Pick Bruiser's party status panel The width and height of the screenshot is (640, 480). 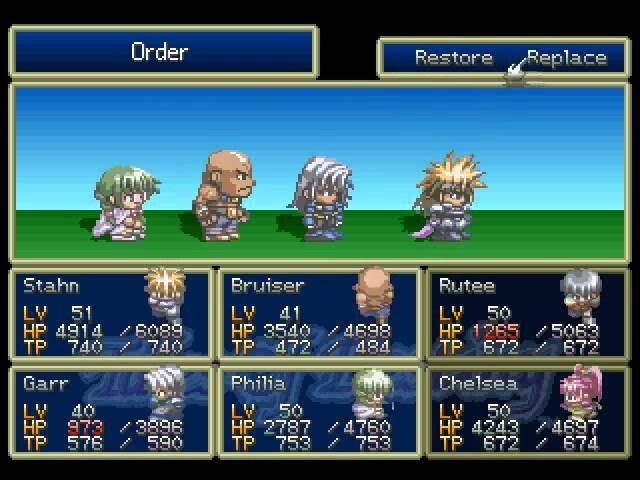[319, 313]
